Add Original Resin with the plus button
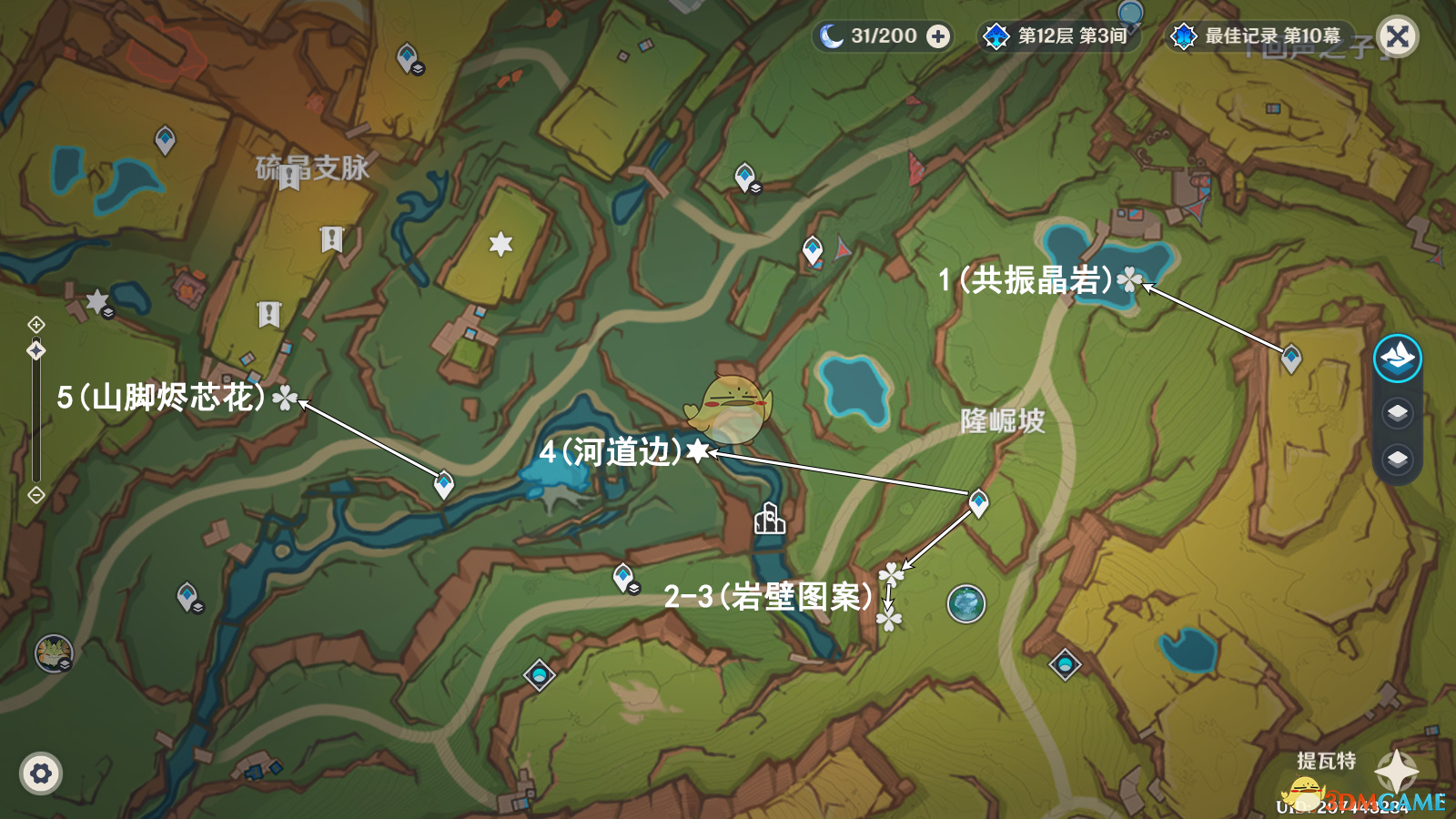1456x819 pixels. [938, 36]
